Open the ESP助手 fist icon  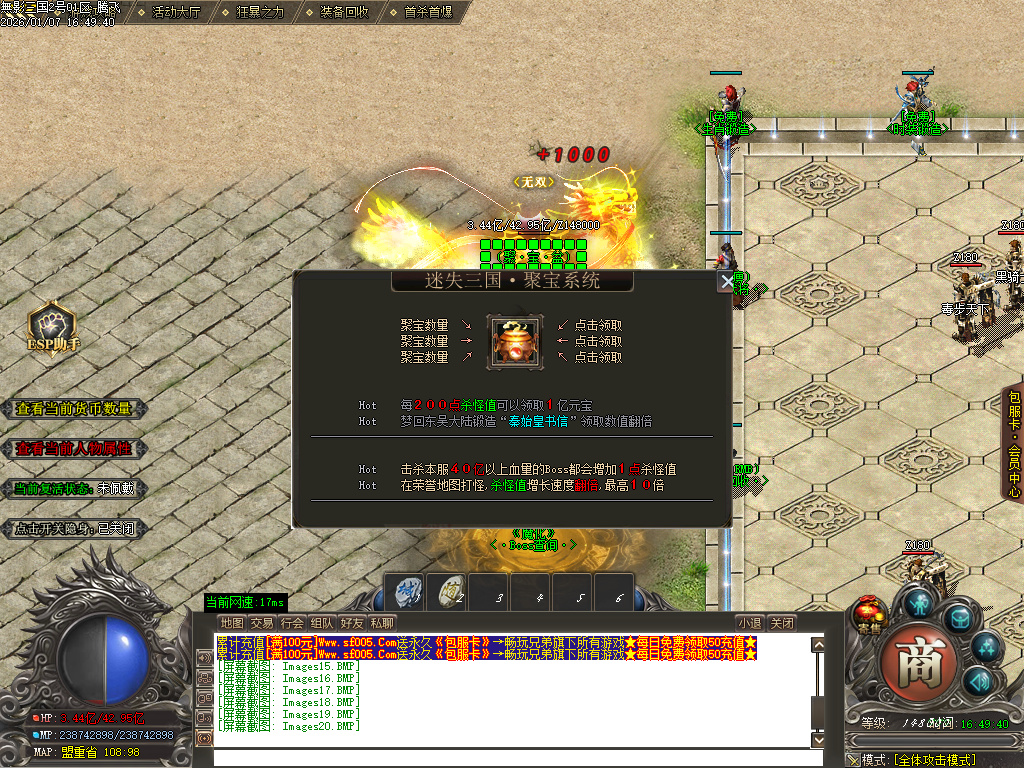tap(52, 324)
